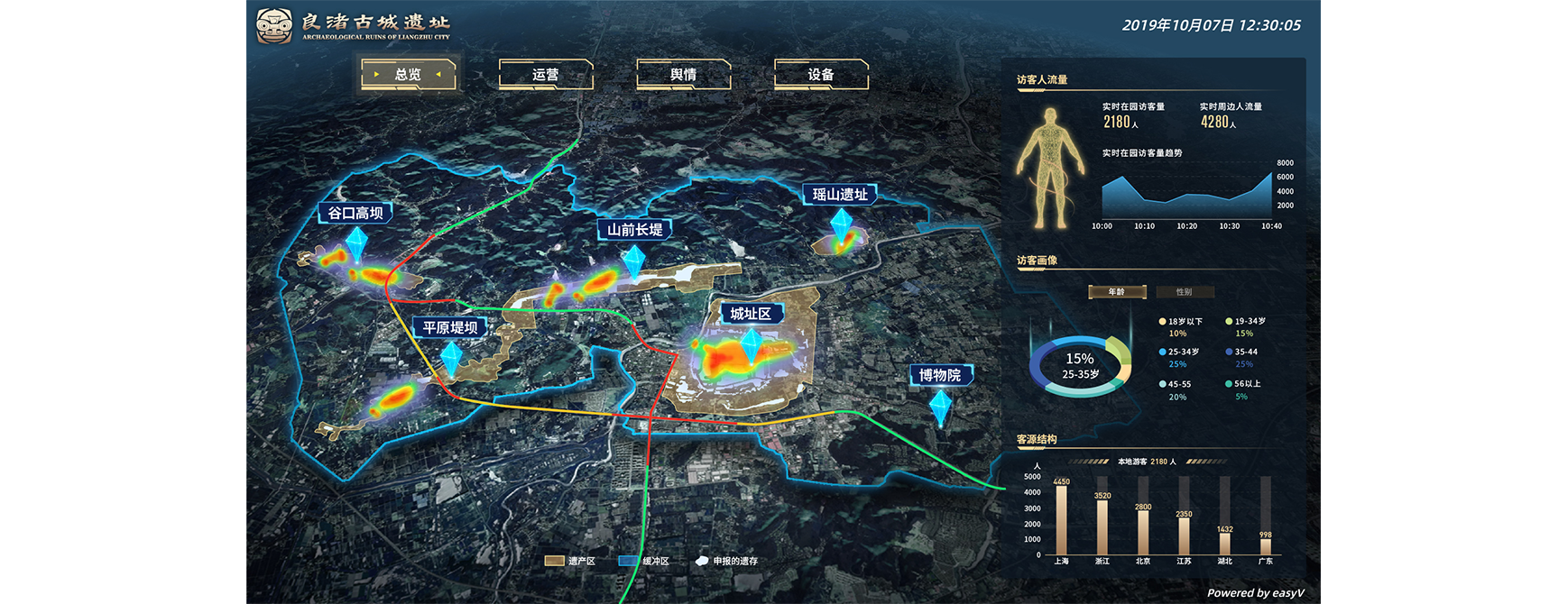Click the 山前长堤 map label
1568x604 pixels.
[x=634, y=230]
